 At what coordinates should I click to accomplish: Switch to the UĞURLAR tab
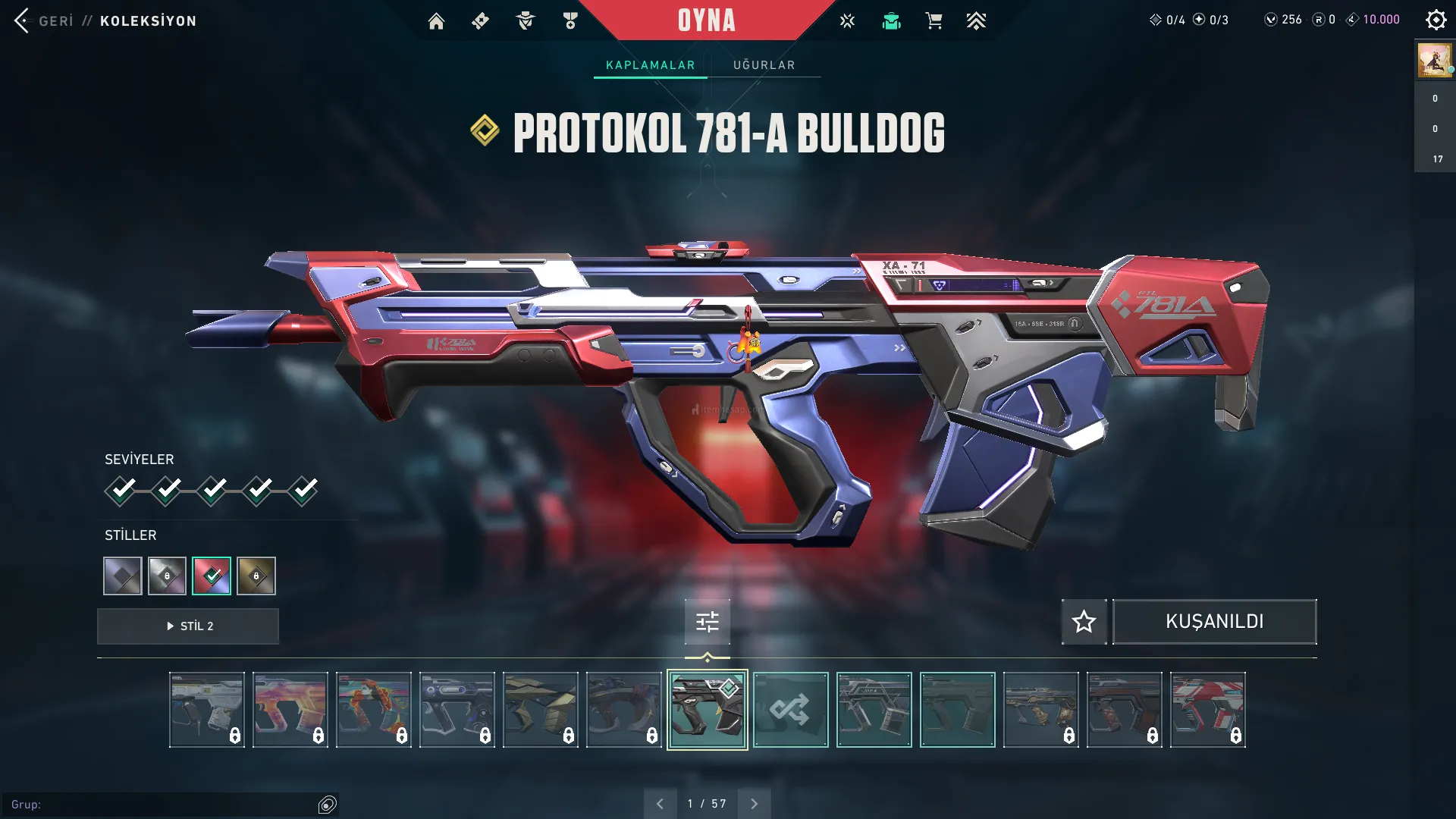click(764, 65)
